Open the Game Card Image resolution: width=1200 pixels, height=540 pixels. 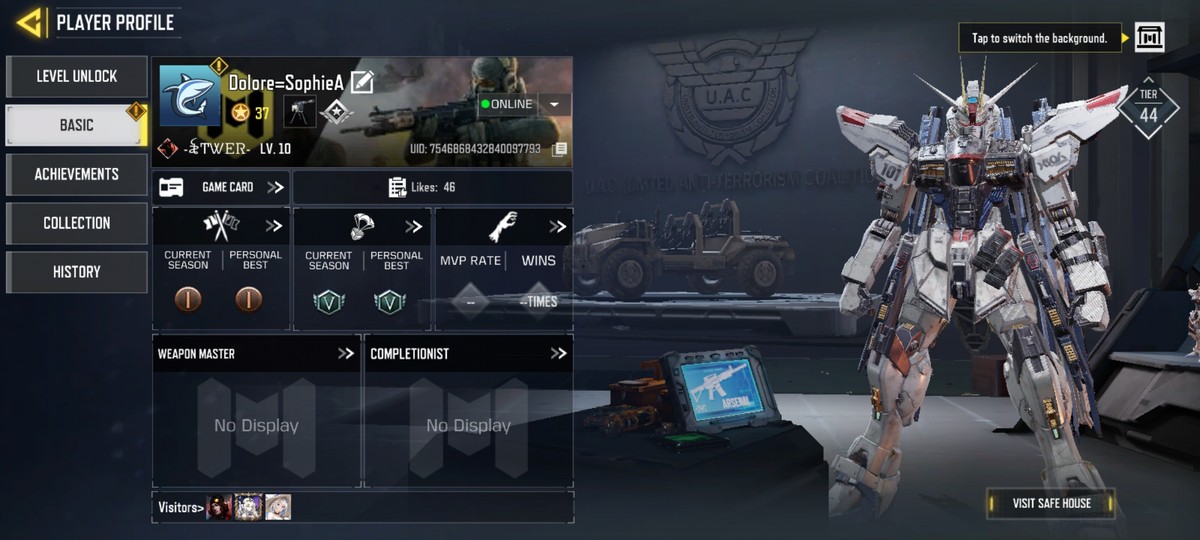(x=221, y=187)
